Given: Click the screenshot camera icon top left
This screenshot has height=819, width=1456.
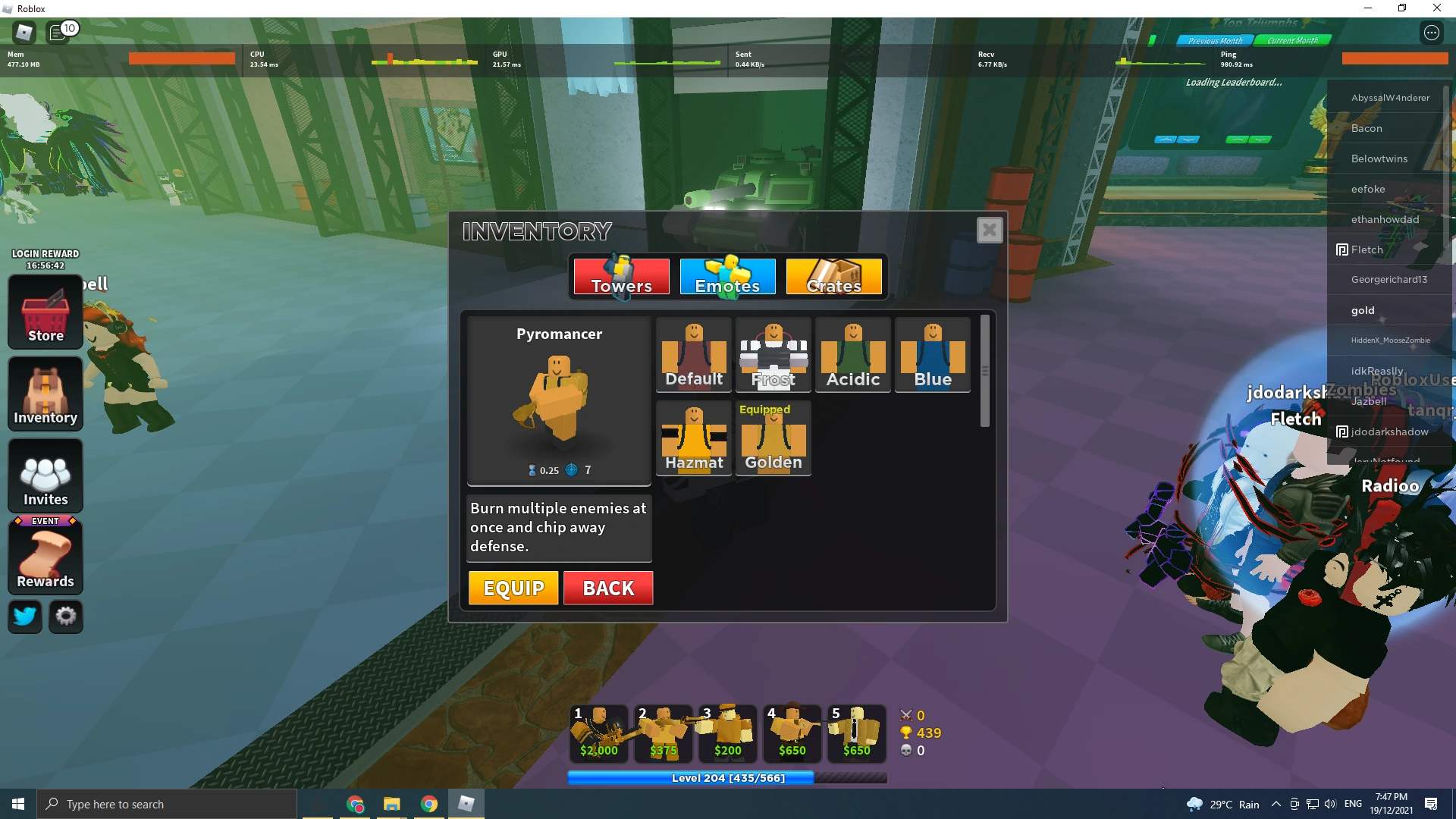Looking at the screenshot, I should [x=24, y=32].
